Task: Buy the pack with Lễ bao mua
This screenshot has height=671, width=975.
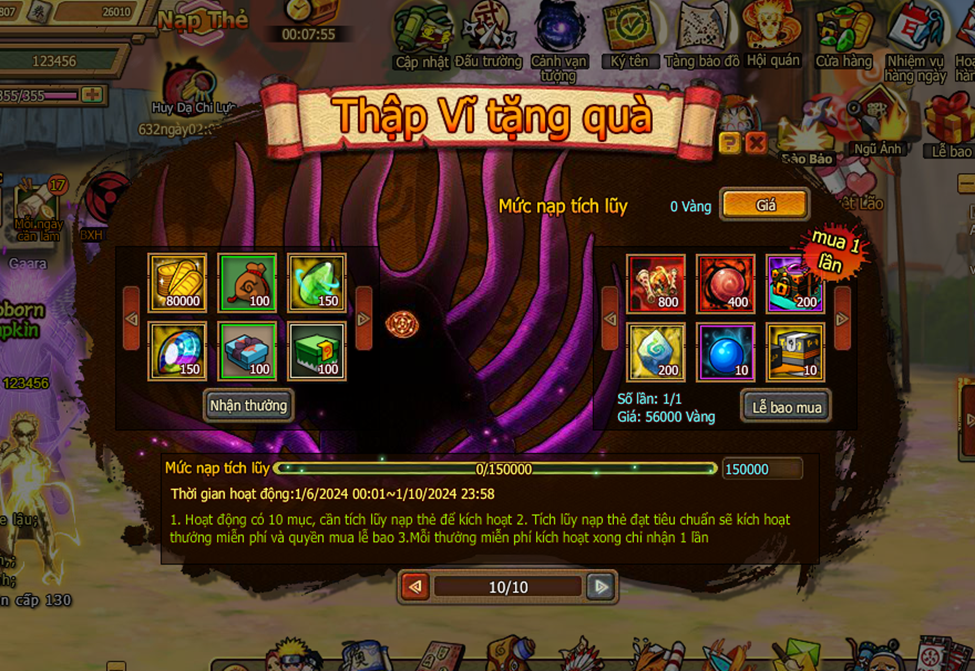Action: click(x=786, y=406)
